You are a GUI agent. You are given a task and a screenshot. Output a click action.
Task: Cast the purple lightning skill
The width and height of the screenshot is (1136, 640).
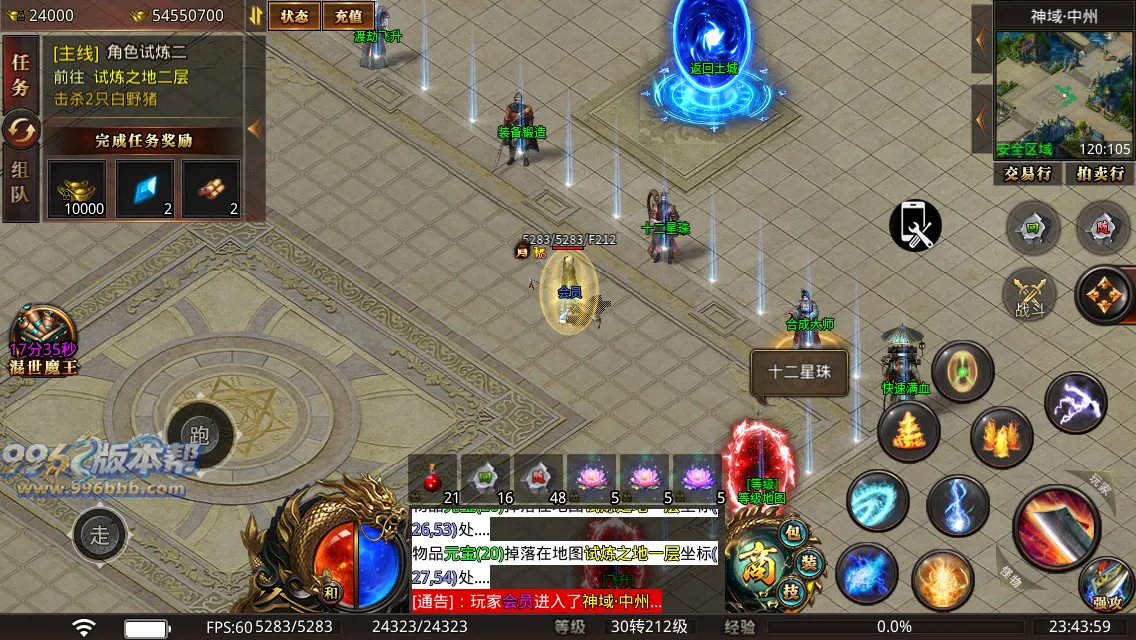click(x=1075, y=402)
